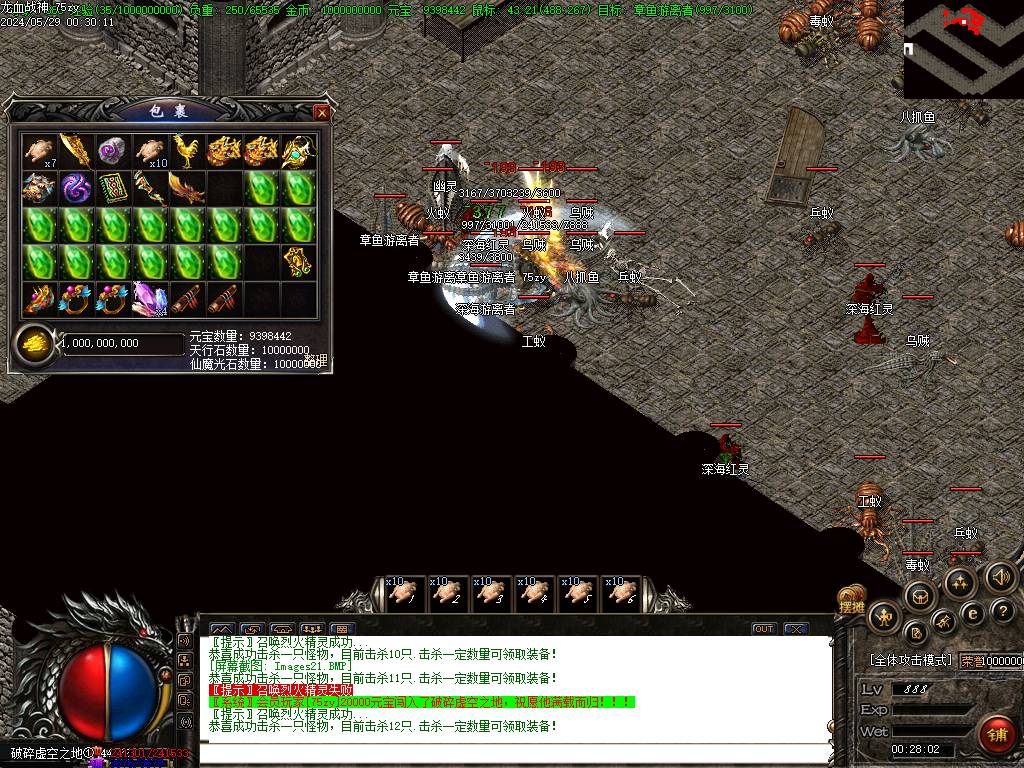
Task: Select the golden rooster item in the bag
Action: coord(188,151)
